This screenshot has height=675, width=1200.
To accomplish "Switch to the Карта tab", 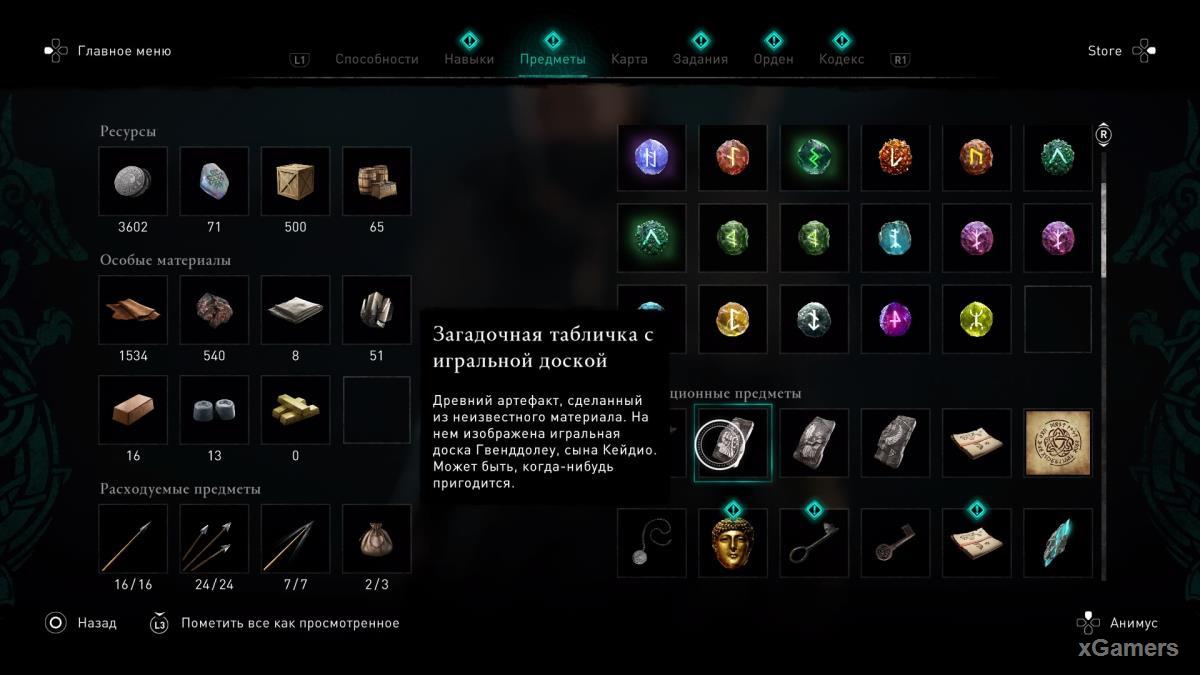I will (629, 59).
